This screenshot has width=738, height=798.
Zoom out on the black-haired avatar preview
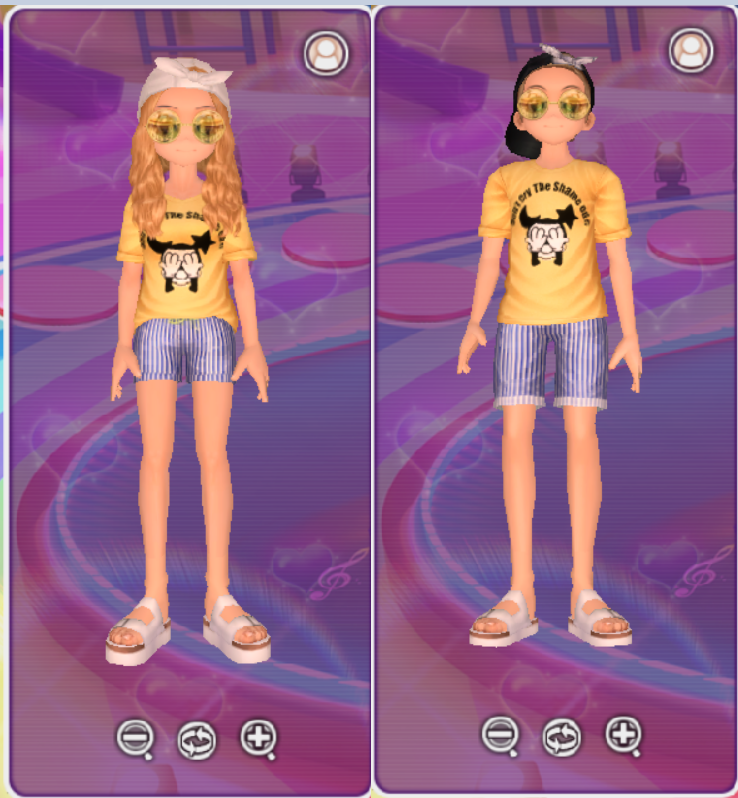498,735
